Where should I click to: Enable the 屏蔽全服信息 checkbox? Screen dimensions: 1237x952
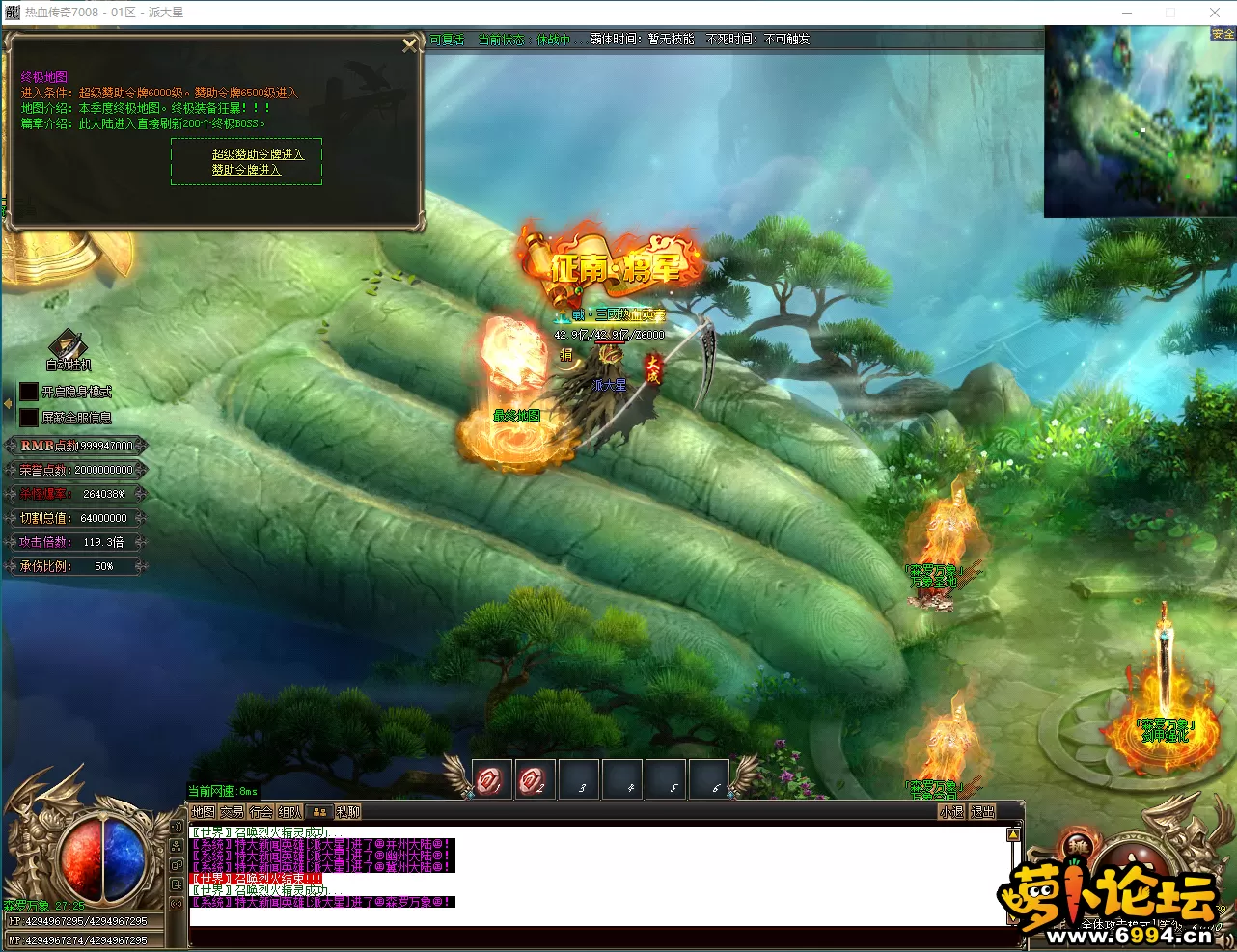point(29,418)
